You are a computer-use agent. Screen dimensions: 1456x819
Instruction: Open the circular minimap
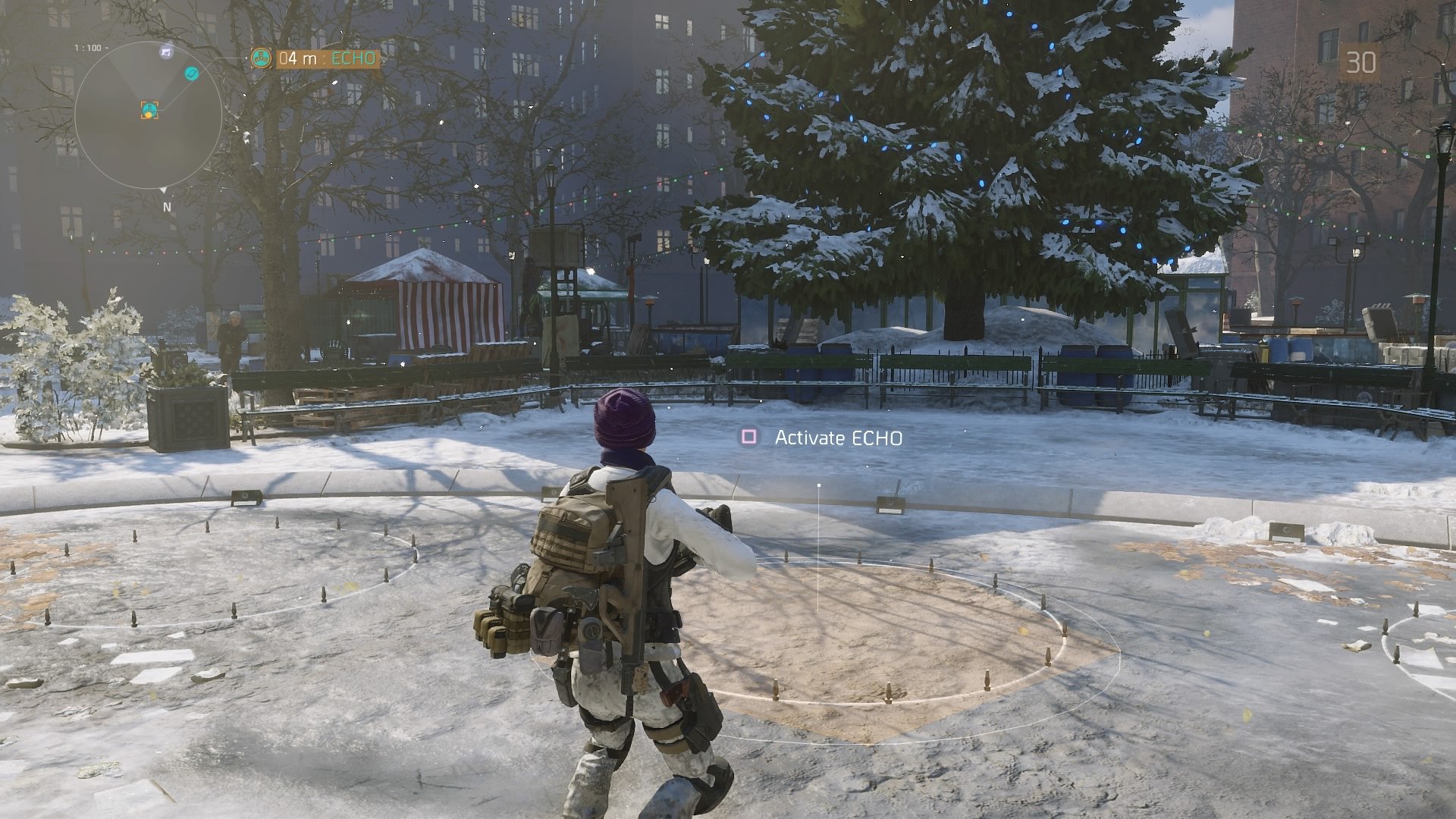148,115
